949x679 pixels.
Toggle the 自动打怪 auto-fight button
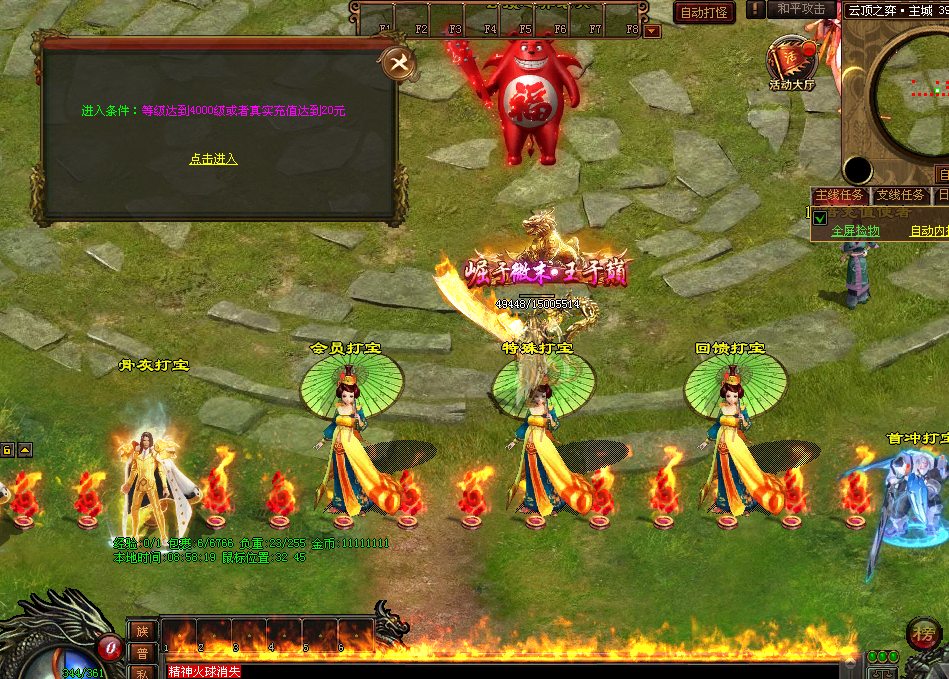coord(705,12)
